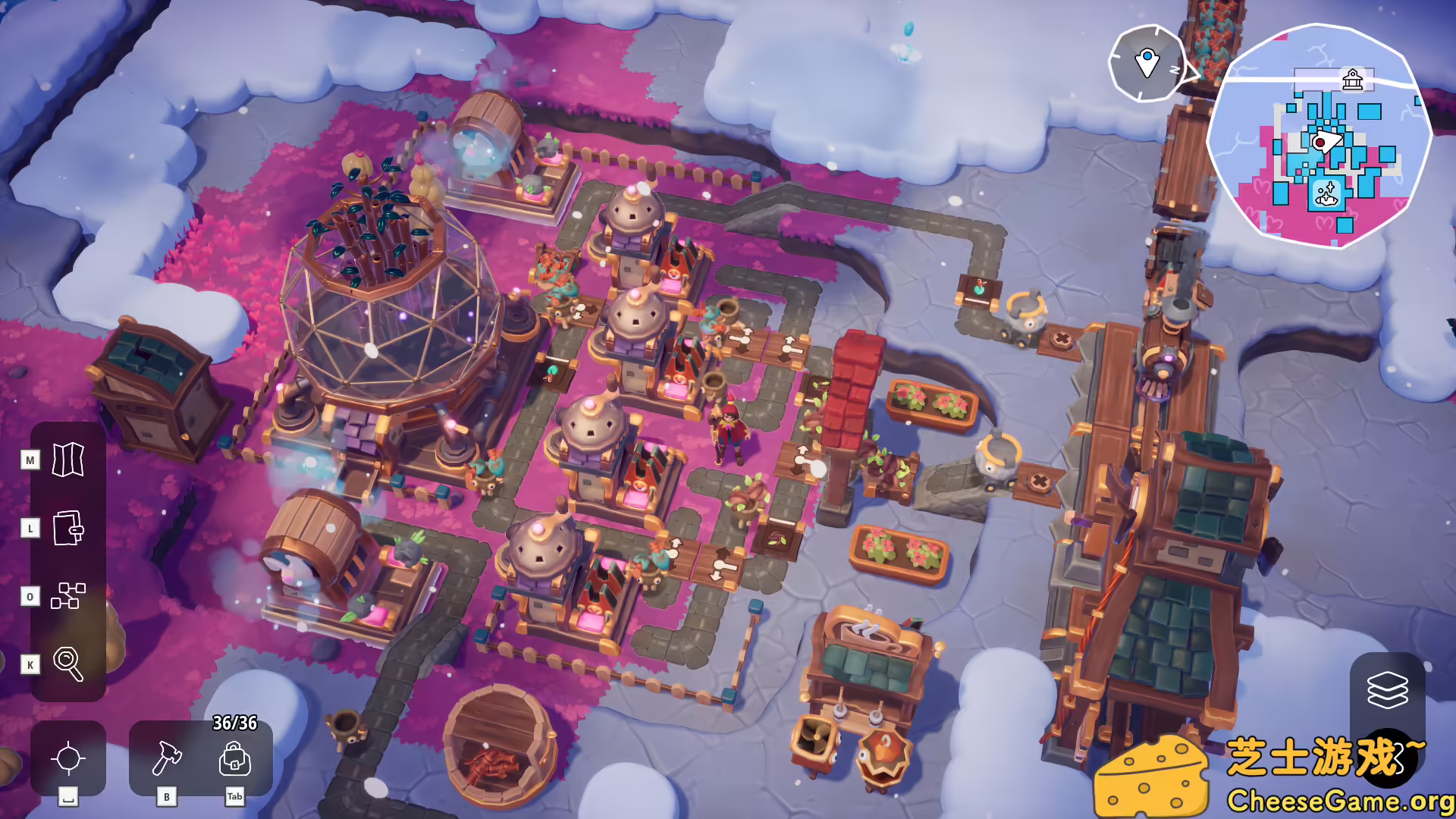This screenshot has width=1456, height=819.
Task: Visit the CheeseGame.org watermark link
Action: tap(1339, 801)
